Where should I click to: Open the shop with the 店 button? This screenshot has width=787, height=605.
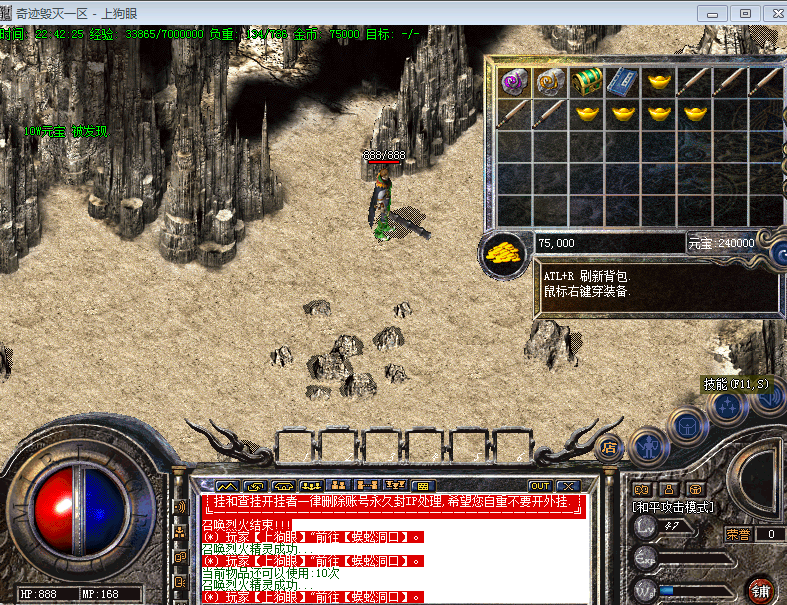point(607,448)
